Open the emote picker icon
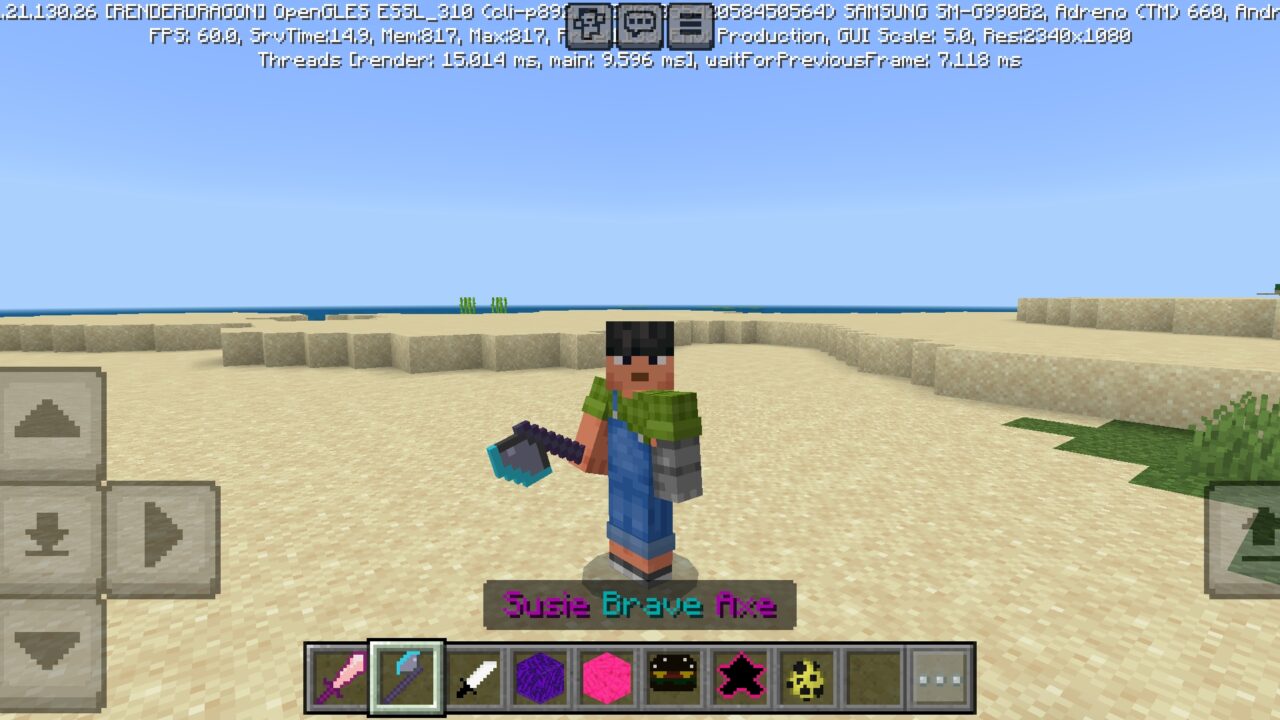 [586, 27]
